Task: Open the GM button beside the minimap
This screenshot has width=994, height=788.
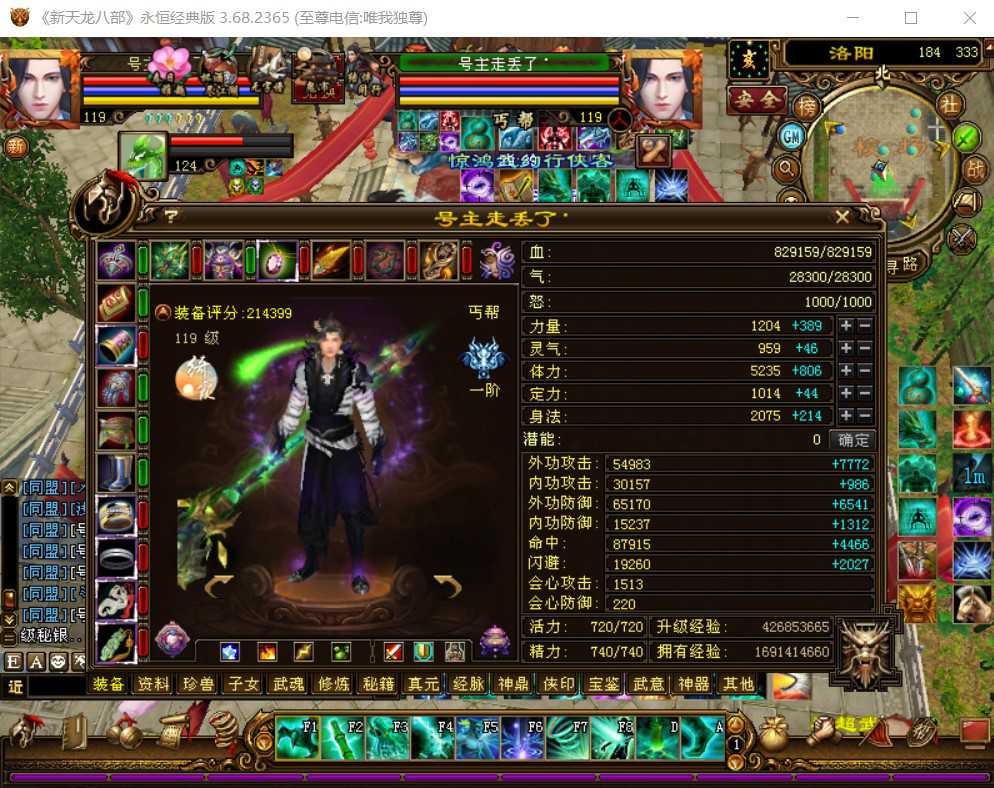Action: pyautogui.click(x=791, y=135)
